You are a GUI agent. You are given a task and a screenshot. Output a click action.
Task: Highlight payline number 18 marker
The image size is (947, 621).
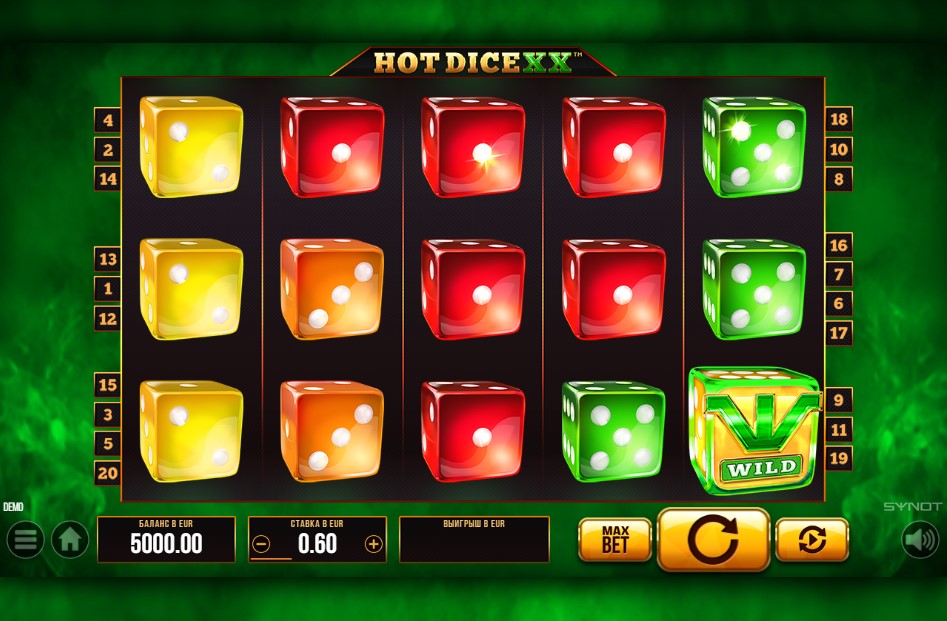(x=838, y=120)
